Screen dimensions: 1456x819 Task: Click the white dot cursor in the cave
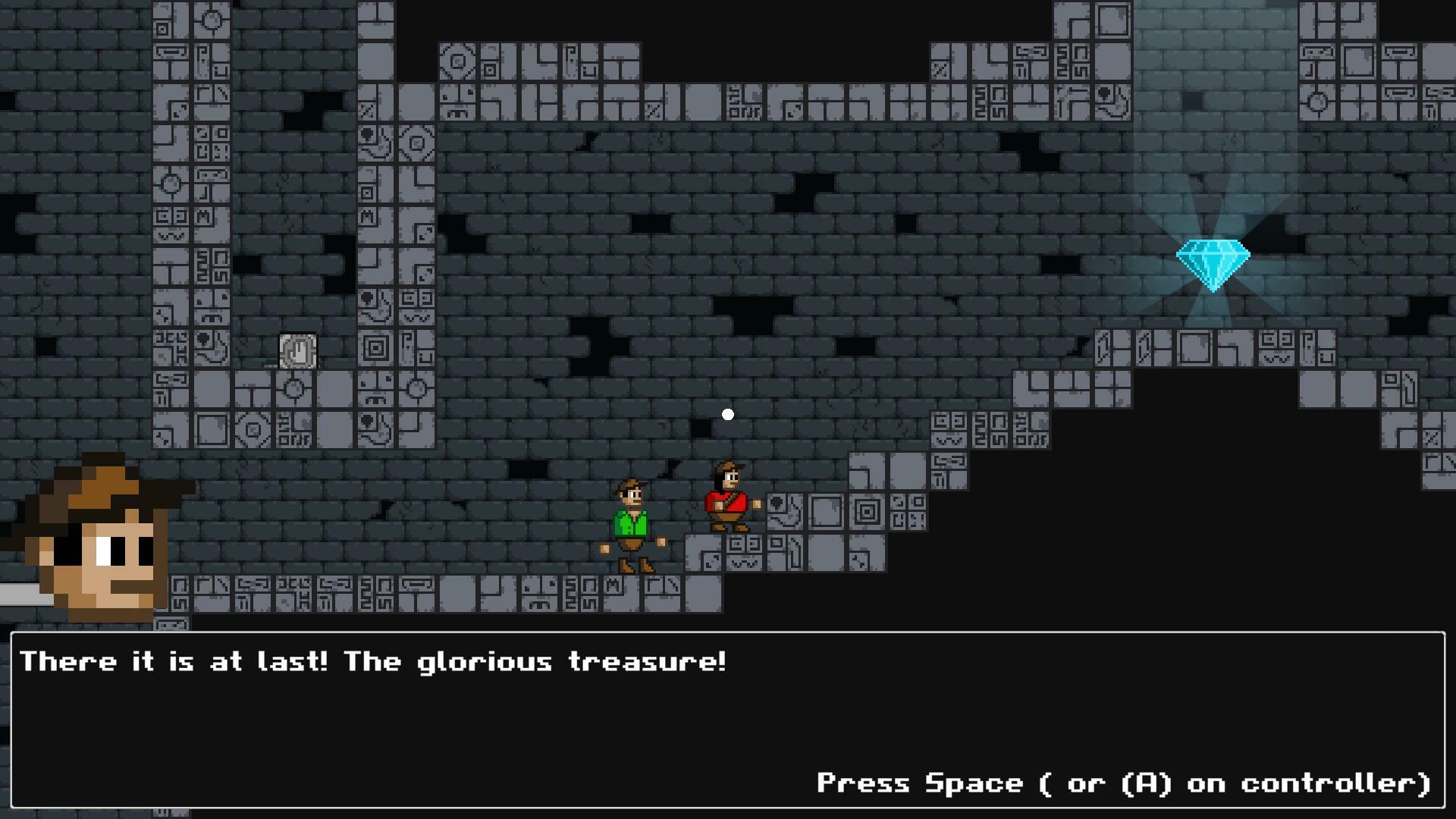(728, 413)
